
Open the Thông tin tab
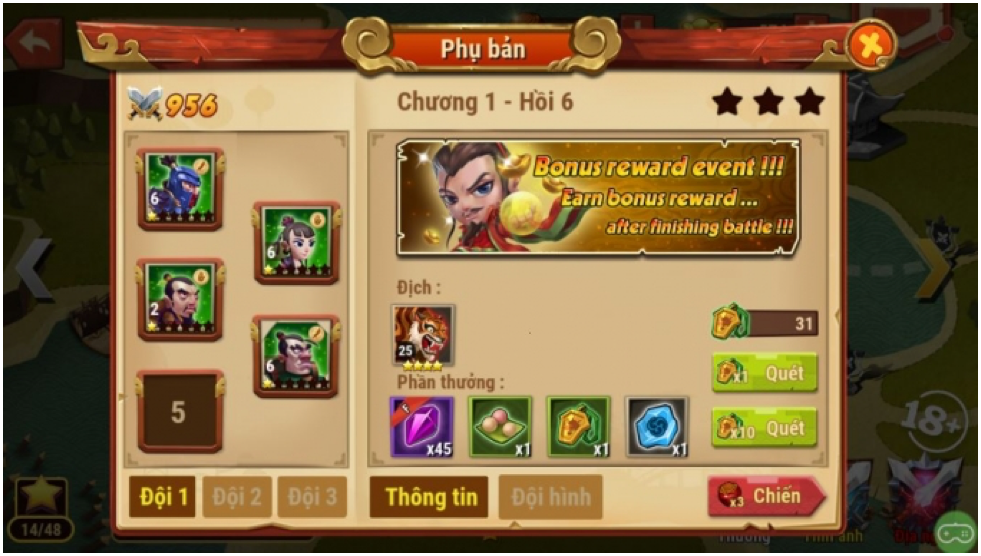pyautogui.click(x=429, y=497)
